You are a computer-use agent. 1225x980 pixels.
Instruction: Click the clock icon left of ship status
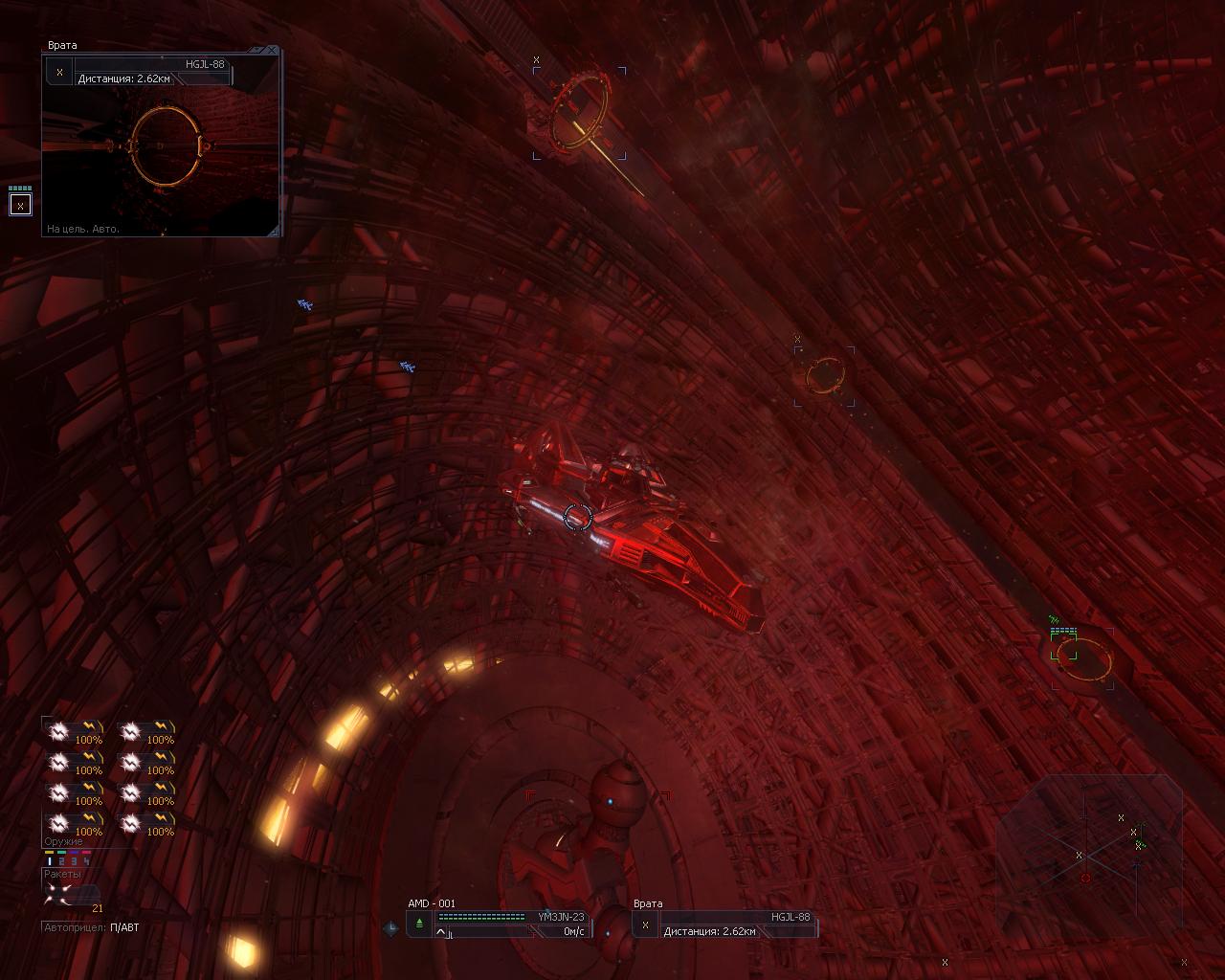coord(390,927)
